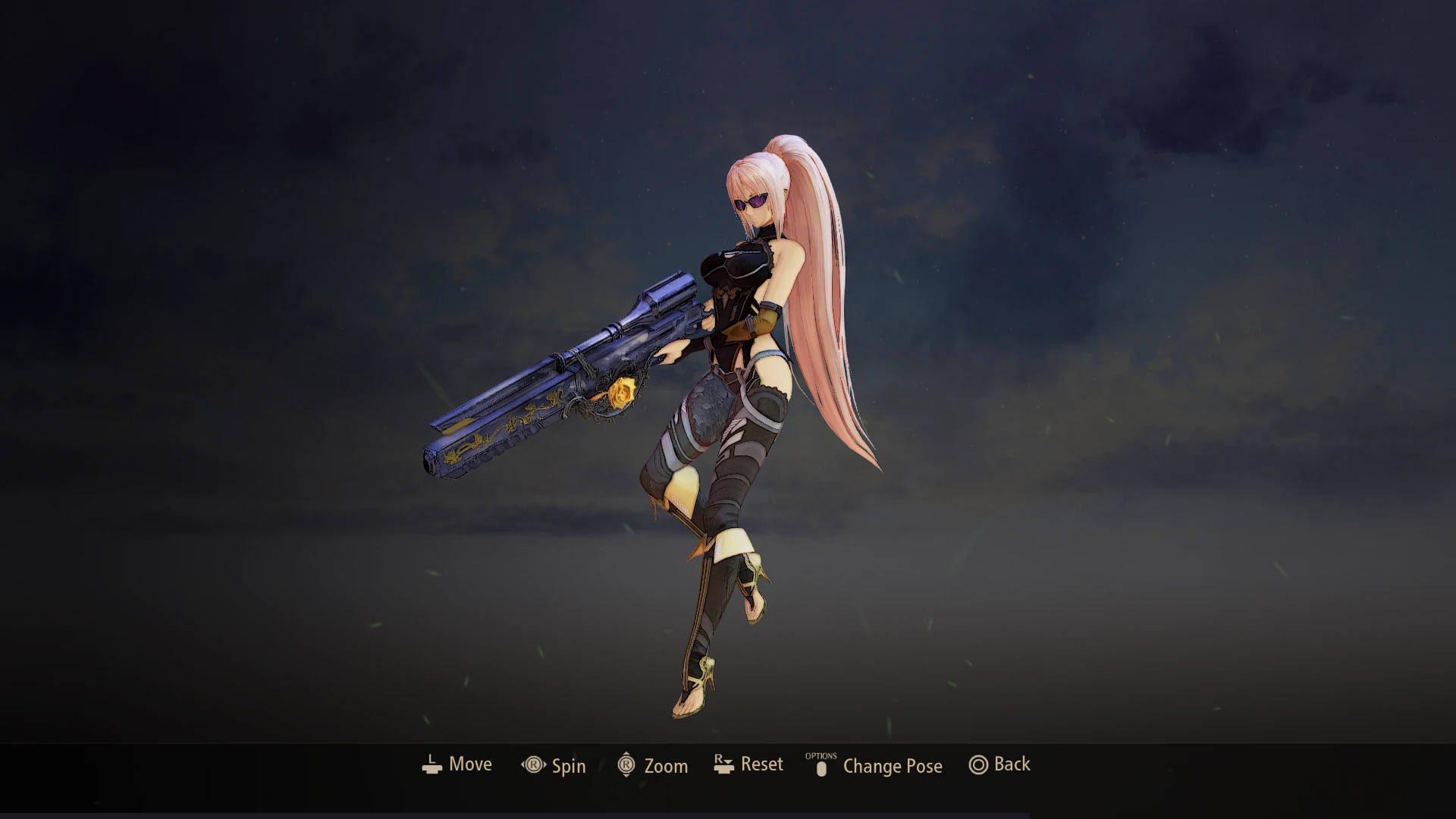The height and width of the screenshot is (819, 1456).
Task: Click the R stick Reset icon
Action: (723, 764)
